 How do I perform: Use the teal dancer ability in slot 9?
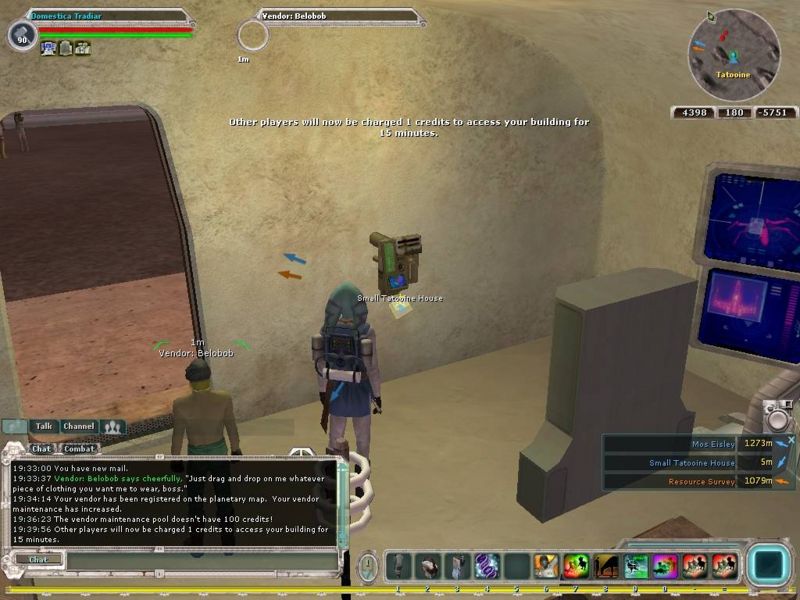point(636,566)
